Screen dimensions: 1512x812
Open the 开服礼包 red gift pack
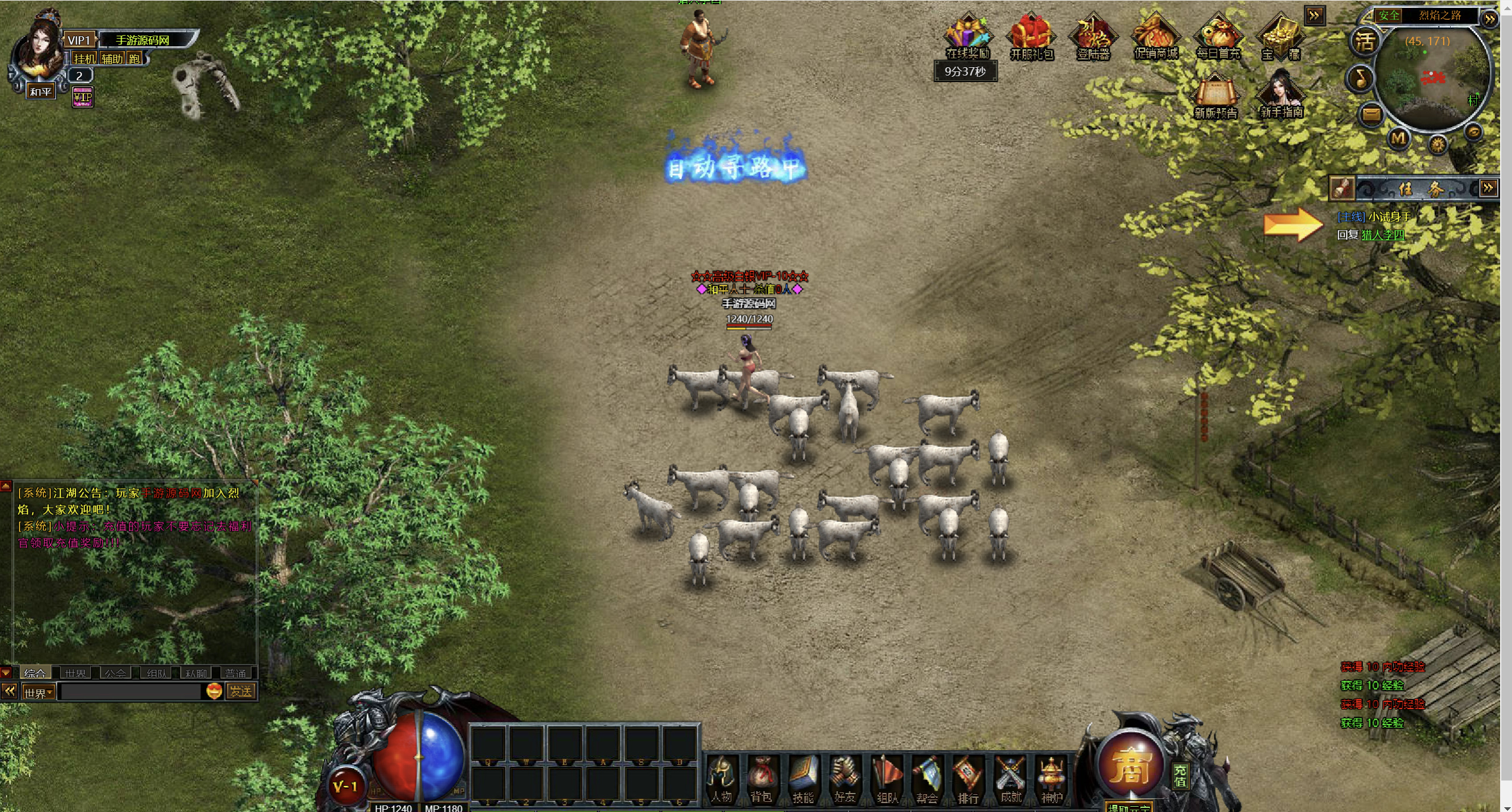1031,36
